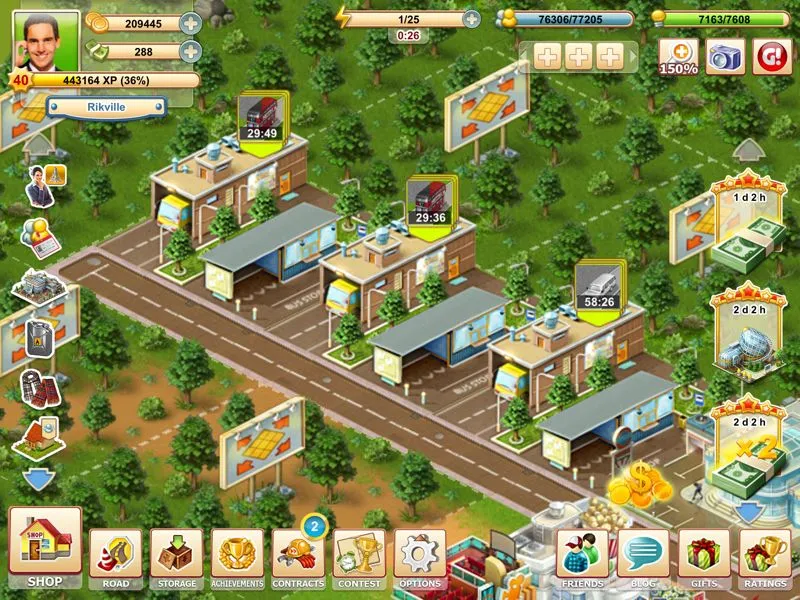Open the Contracts panel
This screenshot has height=600, width=800.
(x=298, y=556)
